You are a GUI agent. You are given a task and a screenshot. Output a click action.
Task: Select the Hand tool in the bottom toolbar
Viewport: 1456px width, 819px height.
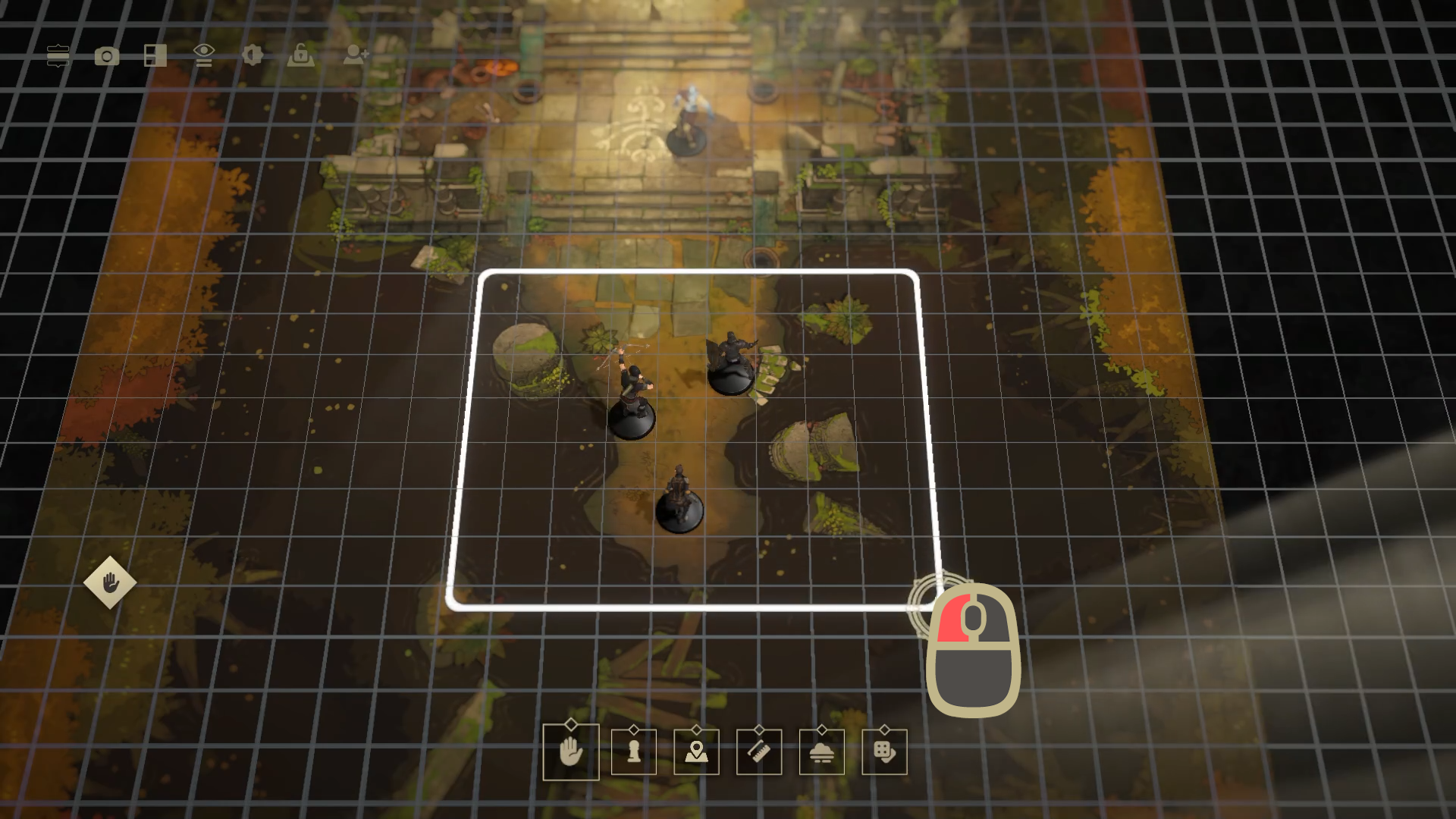(571, 752)
